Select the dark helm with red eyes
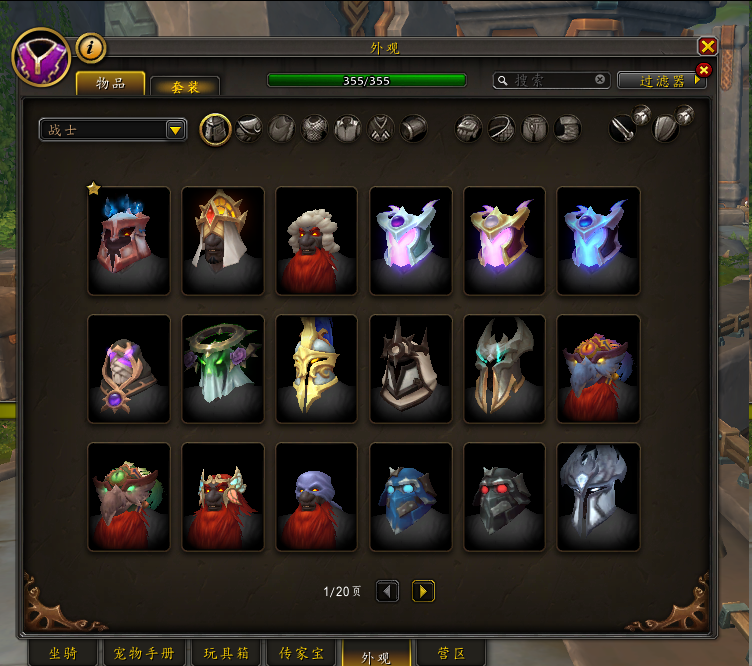This screenshot has height=666, width=752. (x=504, y=497)
